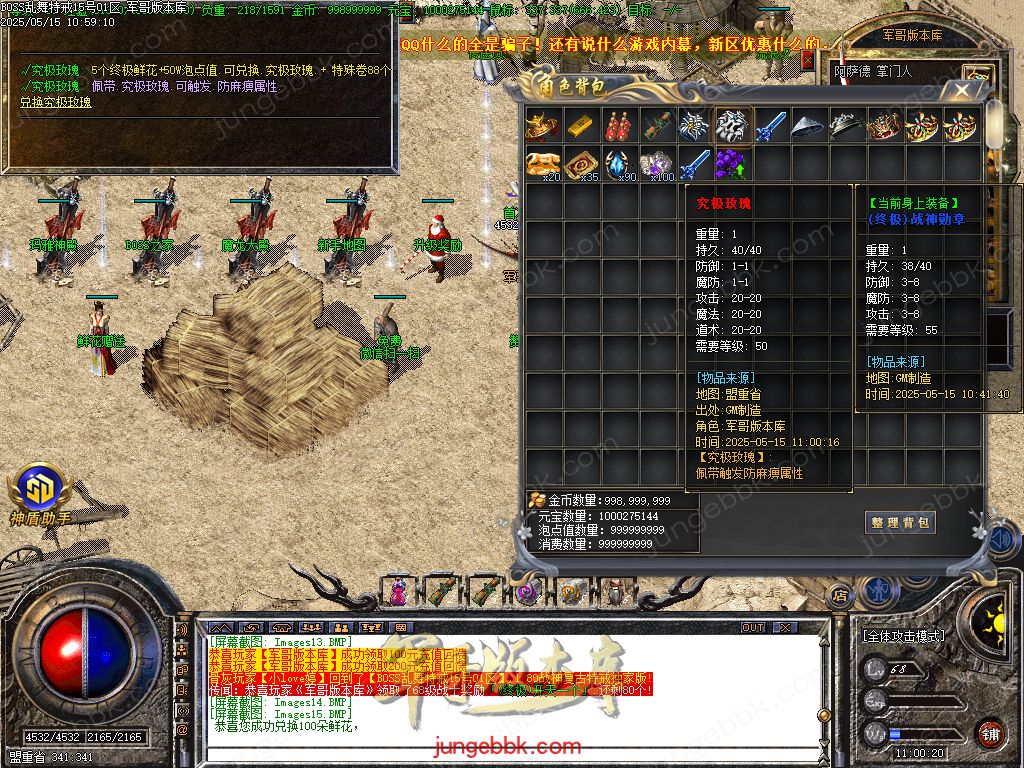Select the purple flower bouquet item
The image size is (1024, 768).
click(732, 164)
